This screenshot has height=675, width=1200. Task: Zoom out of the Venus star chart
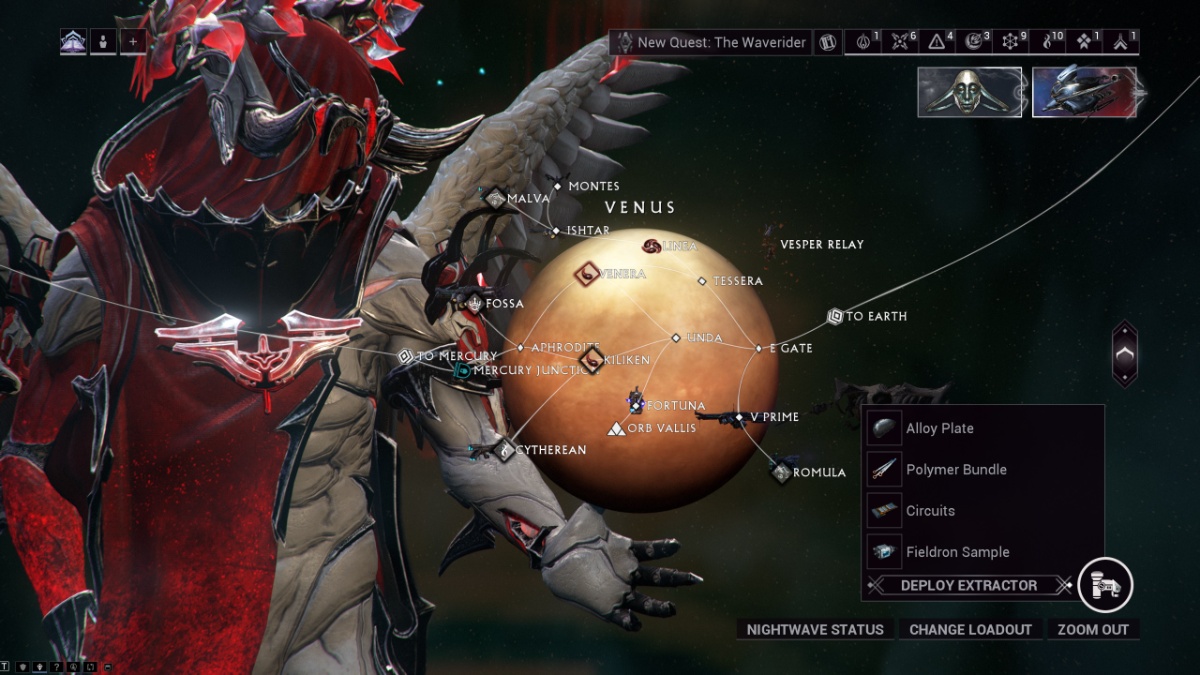pyautogui.click(x=1093, y=629)
